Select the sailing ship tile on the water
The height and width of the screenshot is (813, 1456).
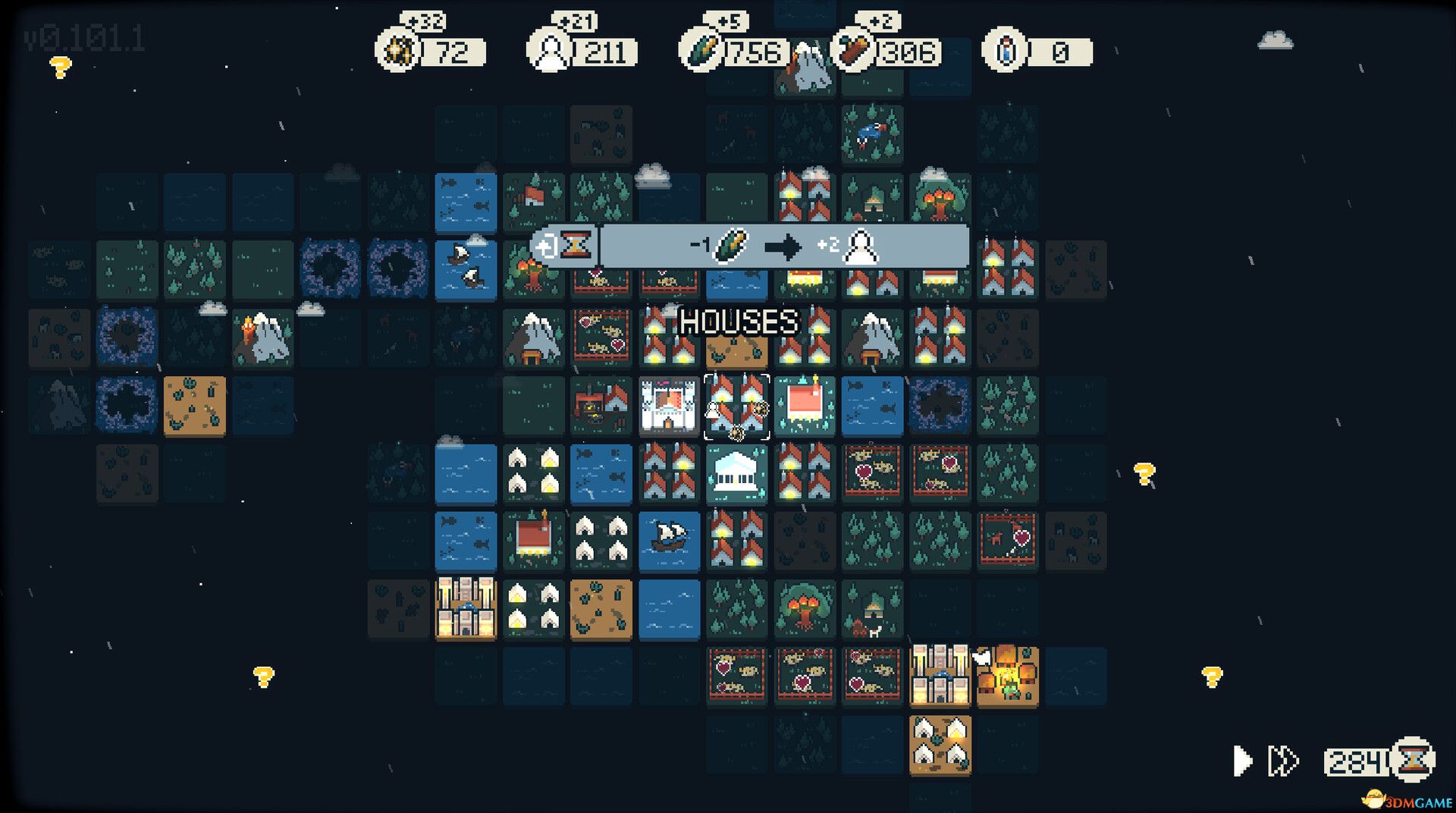(x=668, y=542)
